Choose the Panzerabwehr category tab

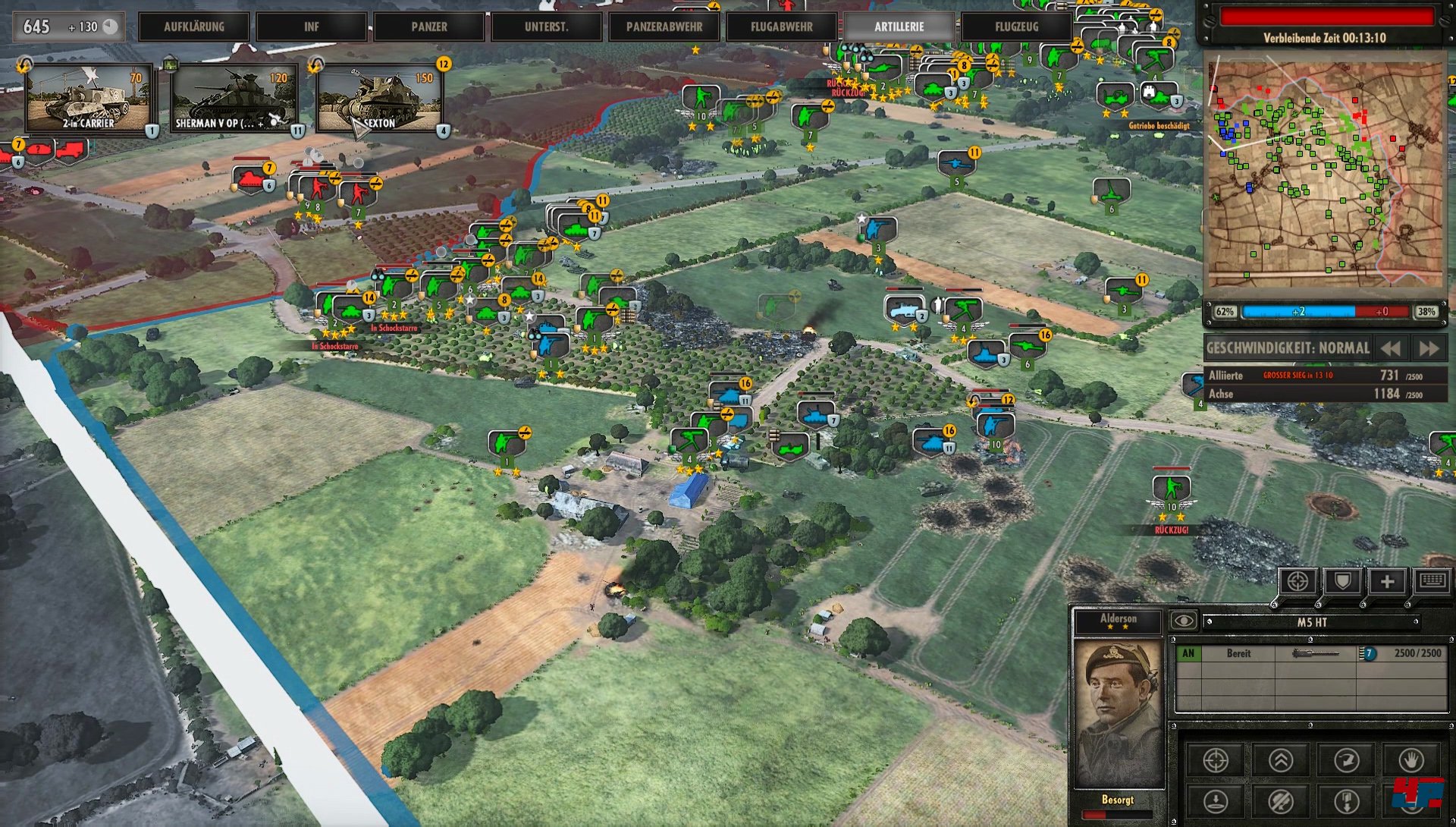(x=664, y=27)
